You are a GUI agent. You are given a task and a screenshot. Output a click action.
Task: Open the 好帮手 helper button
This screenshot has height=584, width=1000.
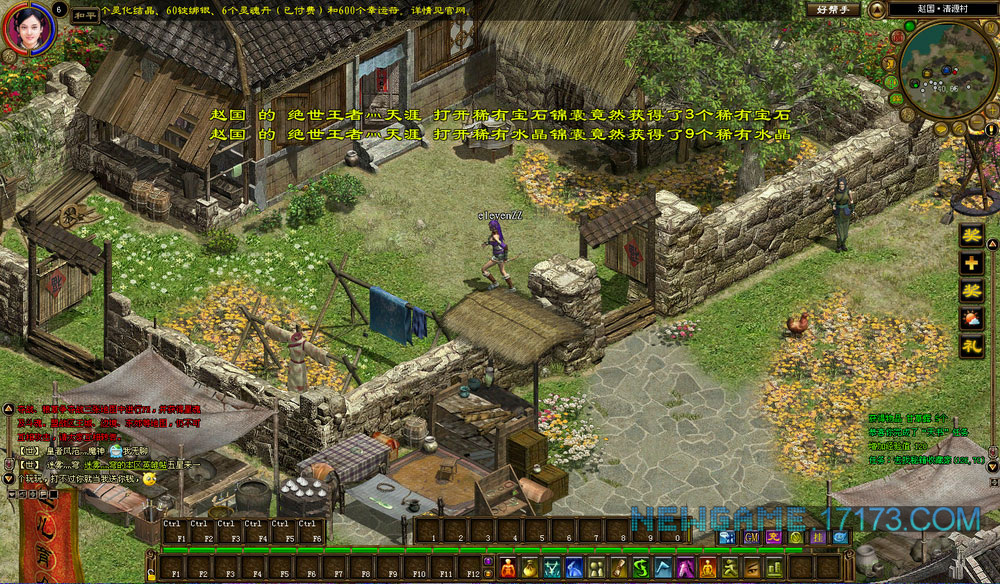(832, 9)
